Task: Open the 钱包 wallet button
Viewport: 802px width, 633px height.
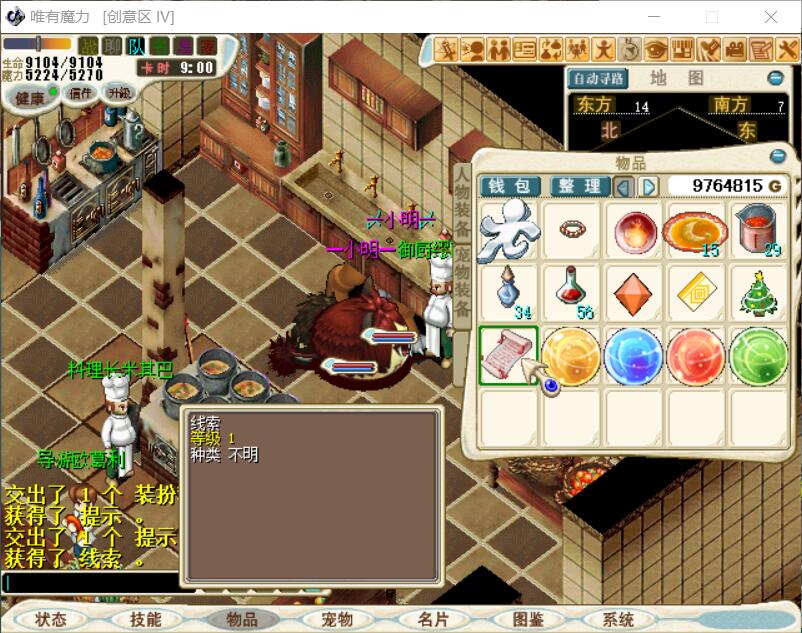Action: [x=511, y=186]
